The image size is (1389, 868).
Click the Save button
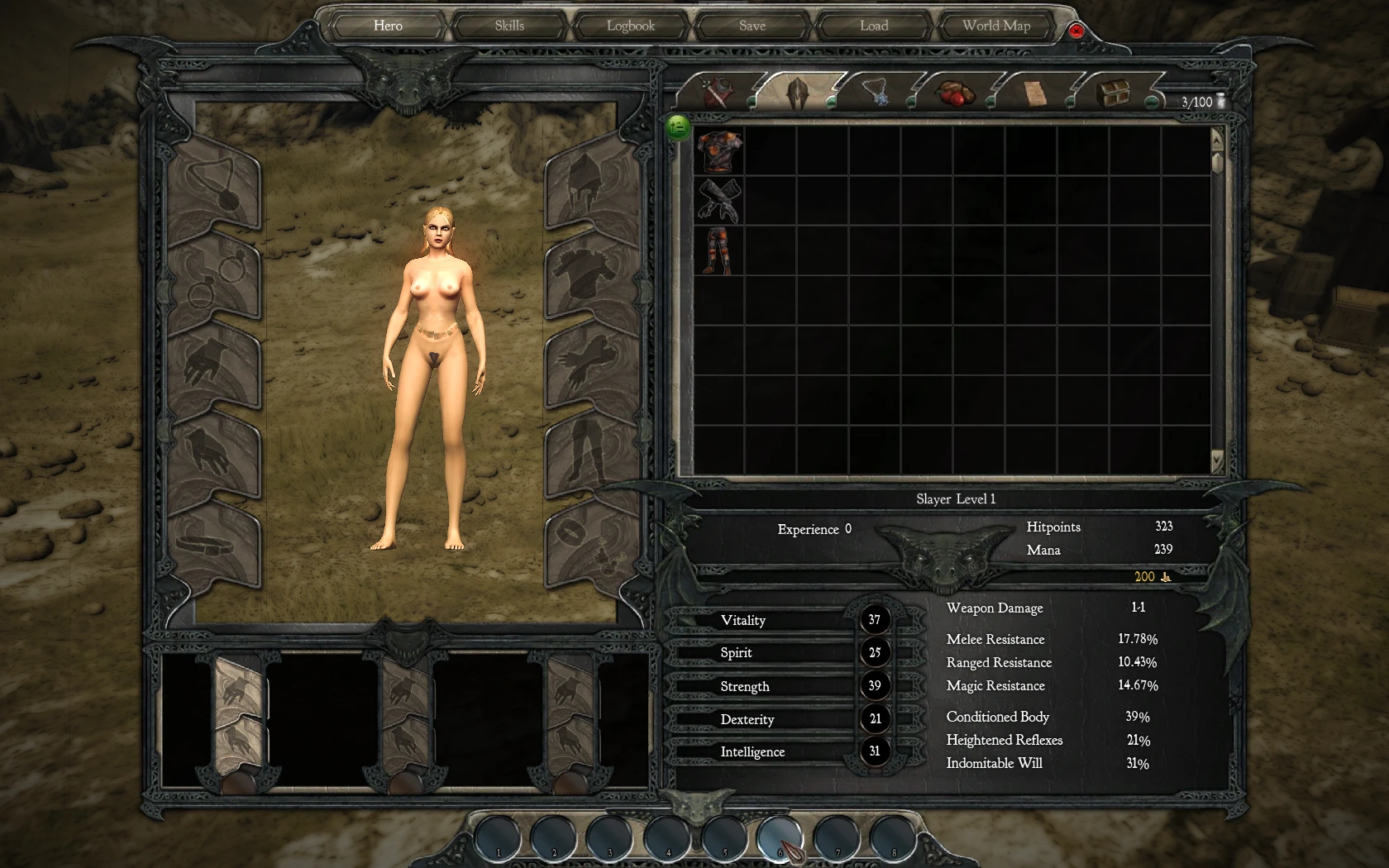coord(751,26)
